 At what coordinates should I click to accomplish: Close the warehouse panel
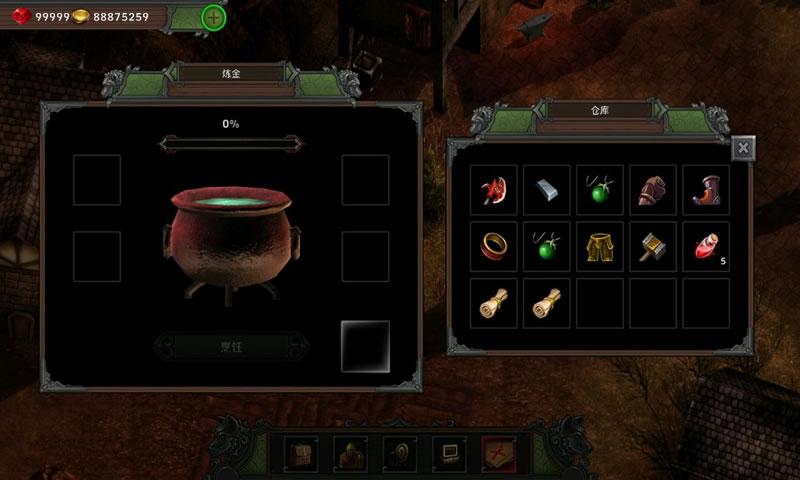point(743,149)
